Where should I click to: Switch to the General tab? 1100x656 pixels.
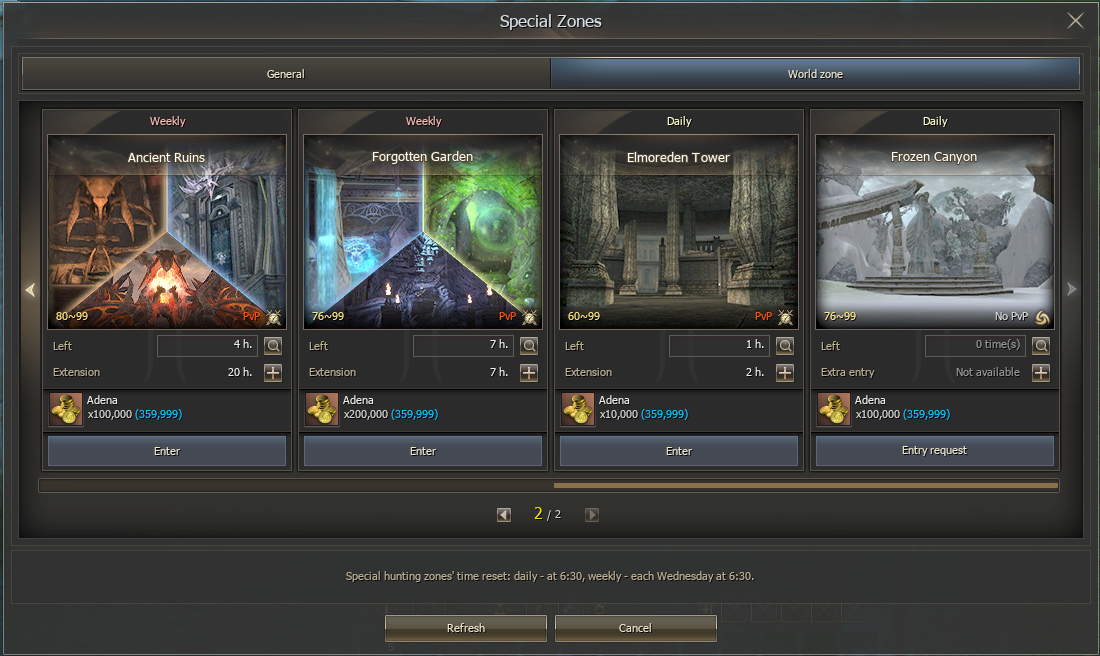click(286, 74)
